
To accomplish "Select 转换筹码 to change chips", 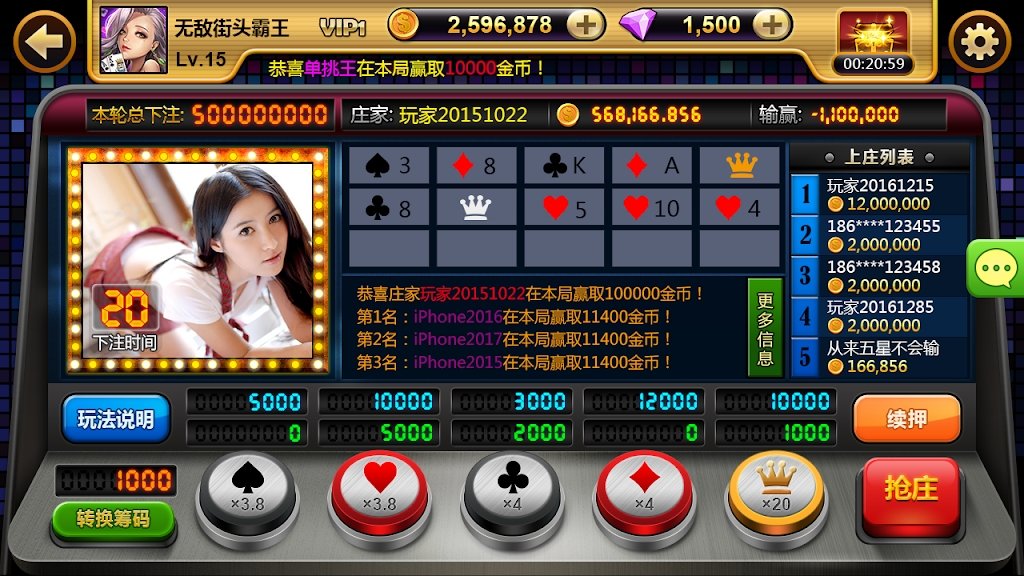I will coord(113,518).
